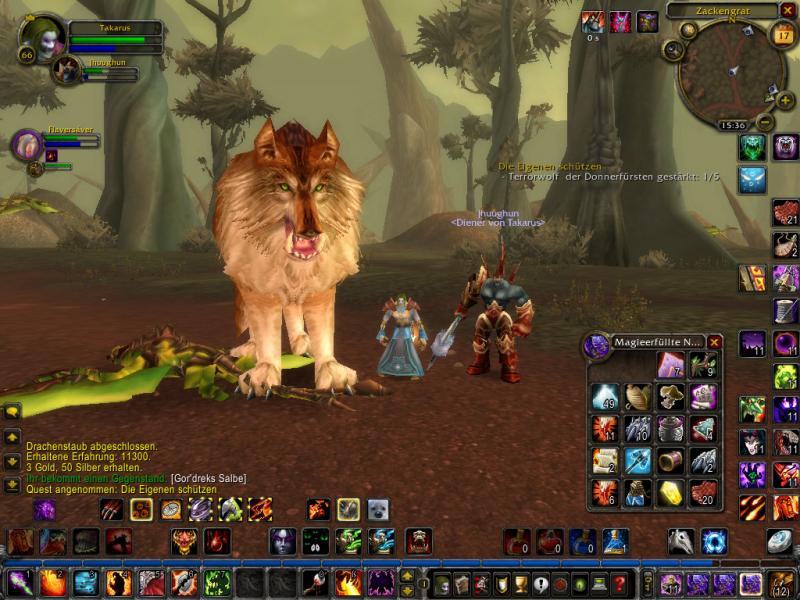
Task: Select the blue axe item in bag
Action: (x=637, y=461)
